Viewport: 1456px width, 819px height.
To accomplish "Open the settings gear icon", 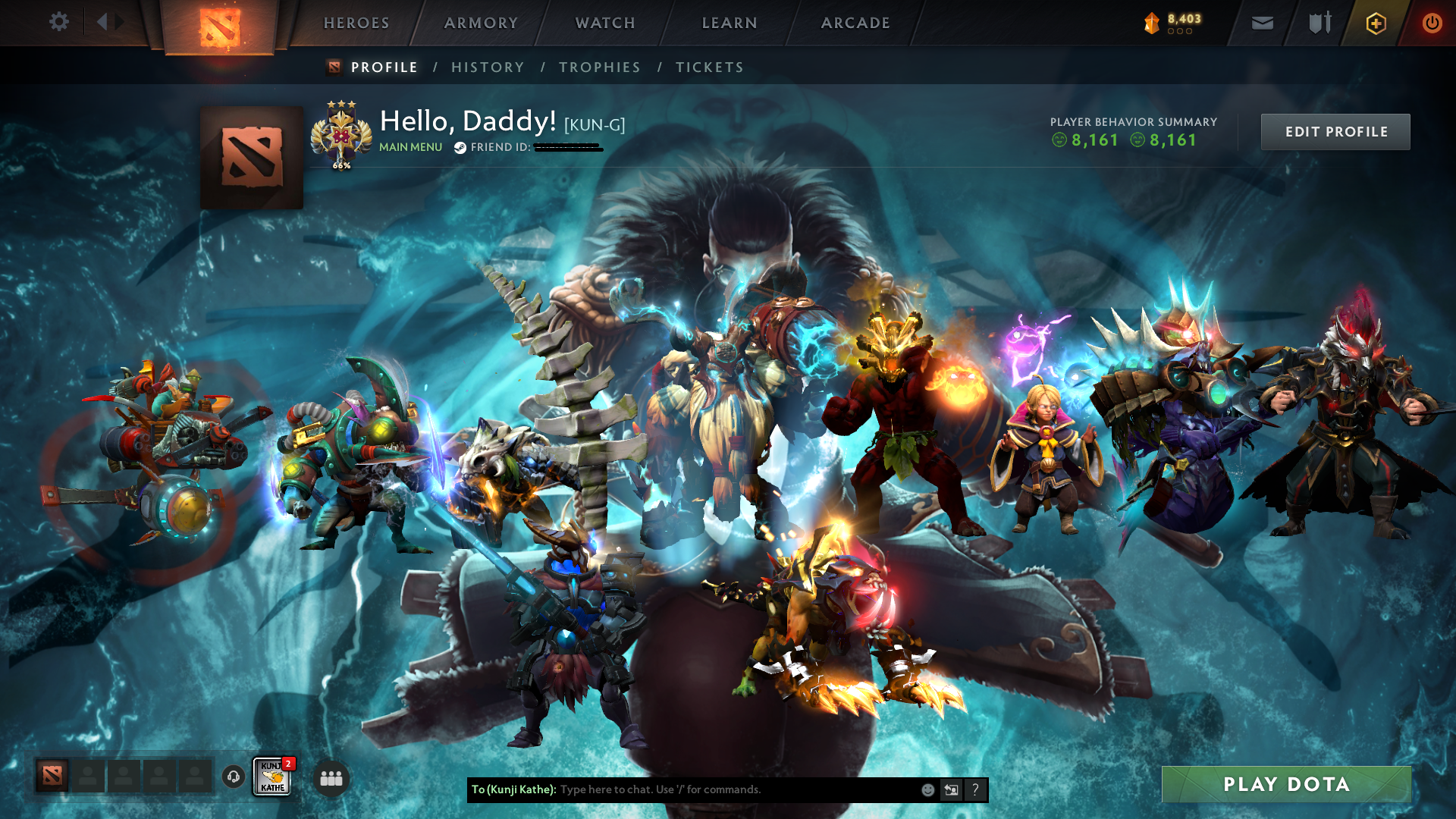I will click(59, 22).
